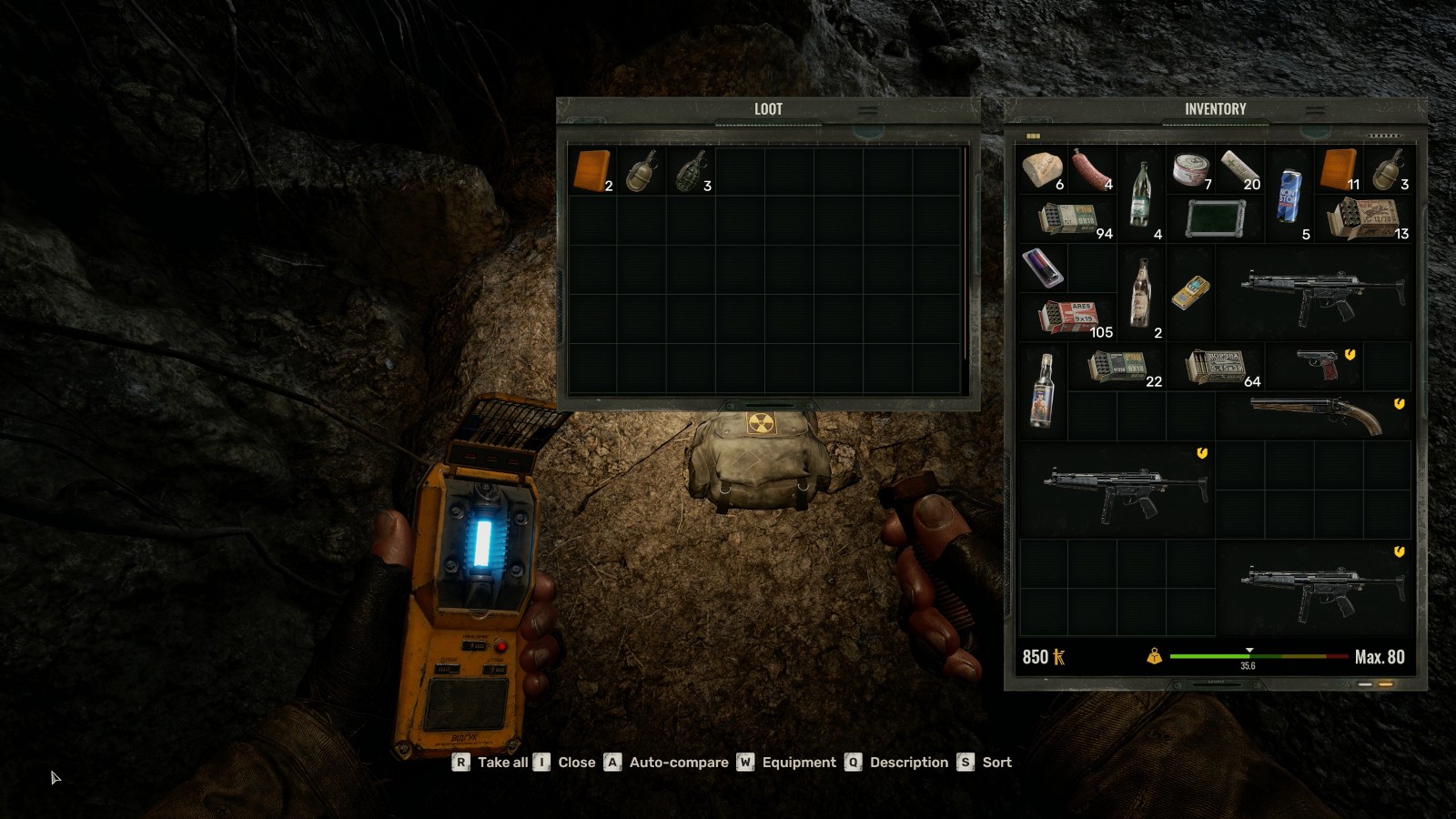Choose the sawed-off shotgun in inventory

tap(1316, 416)
